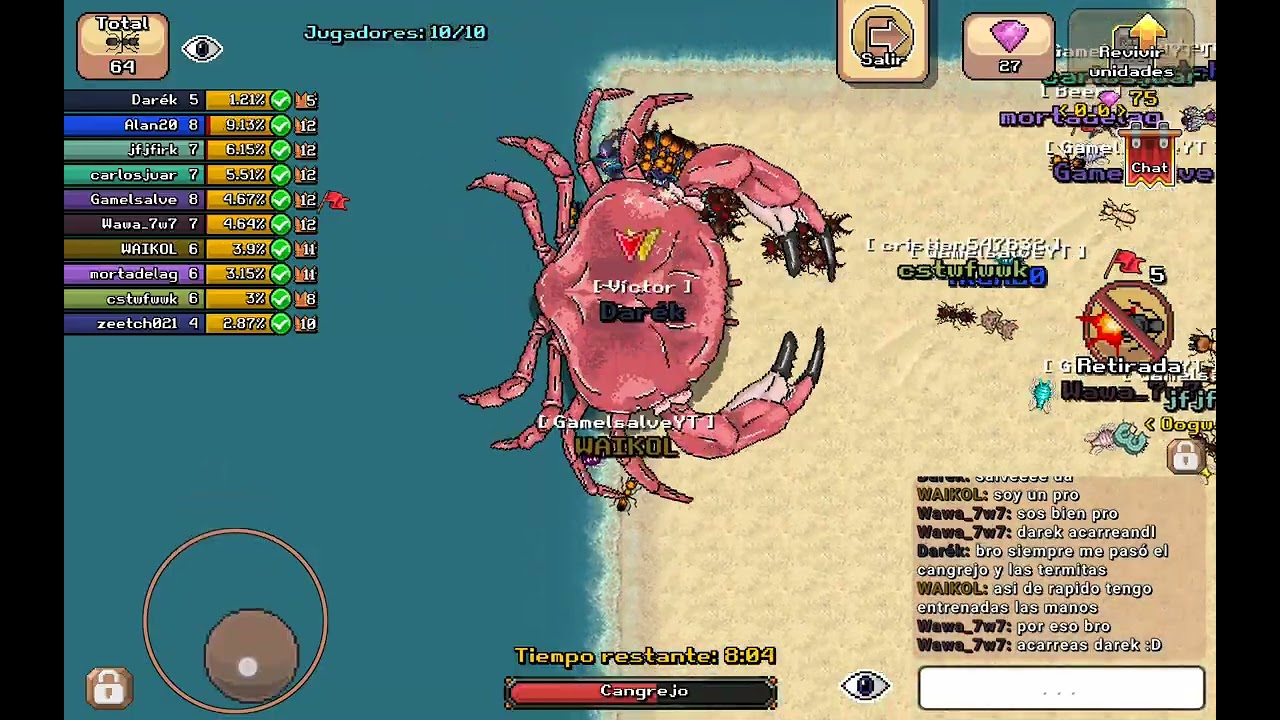The width and height of the screenshot is (1280, 720).
Task: Choose the carlosjuar row in the ranking
Action: (190, 175)
